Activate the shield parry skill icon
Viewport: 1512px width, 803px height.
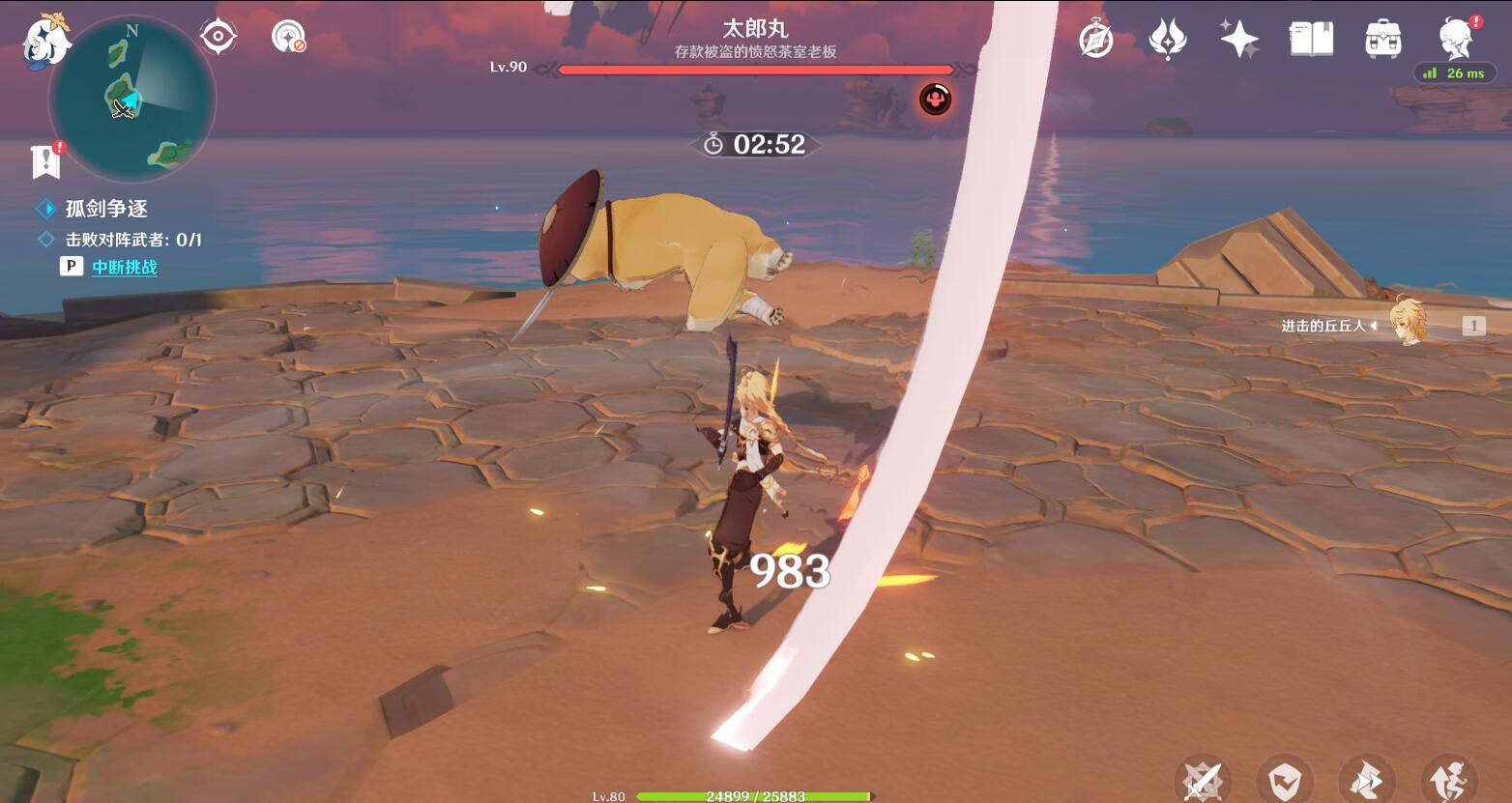tap(1285, 781)
